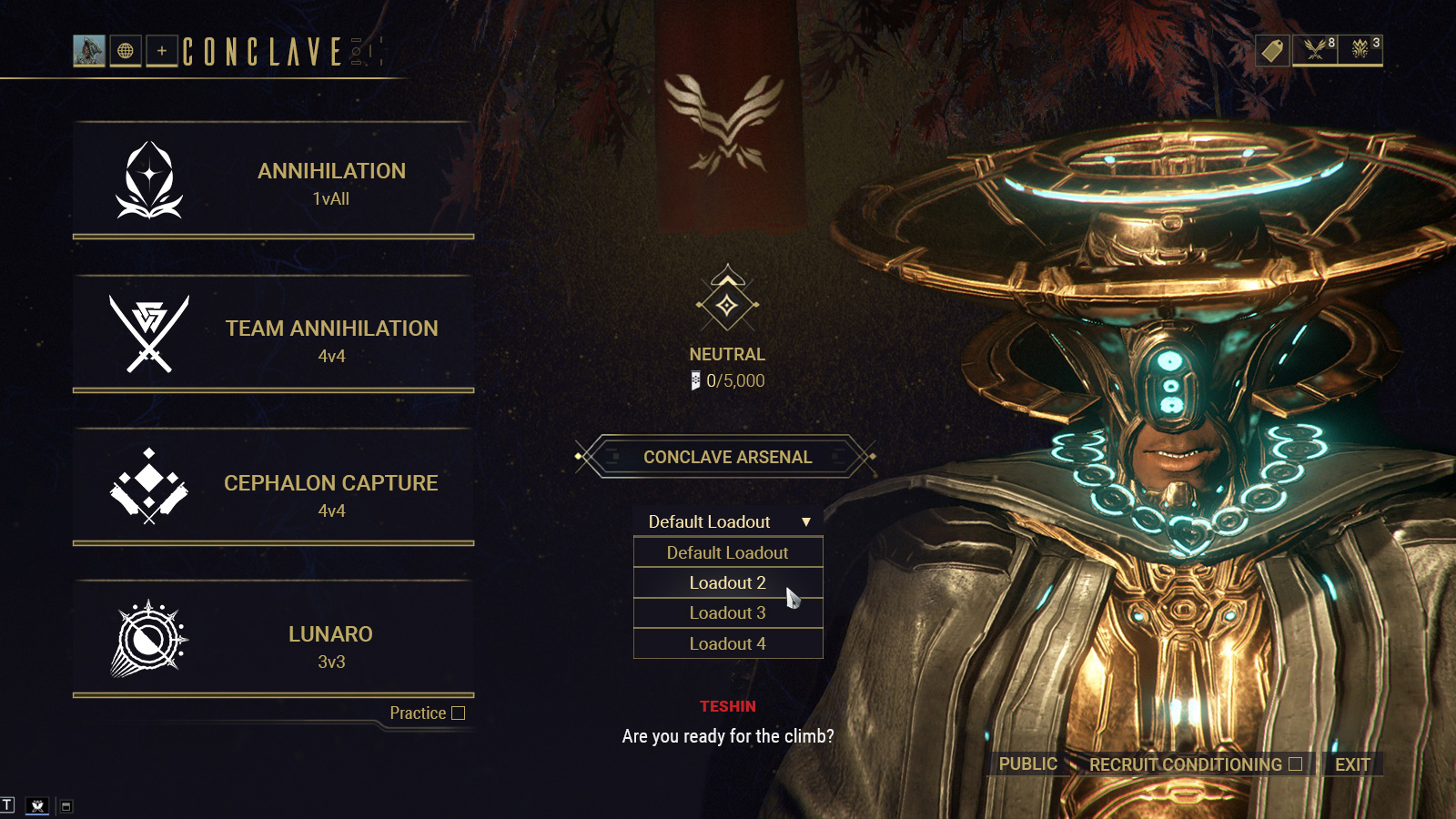This screenshot has height=819, width=1456.
Task: Choose Loadout 2 from the list
Action: (x=727, y=582)
